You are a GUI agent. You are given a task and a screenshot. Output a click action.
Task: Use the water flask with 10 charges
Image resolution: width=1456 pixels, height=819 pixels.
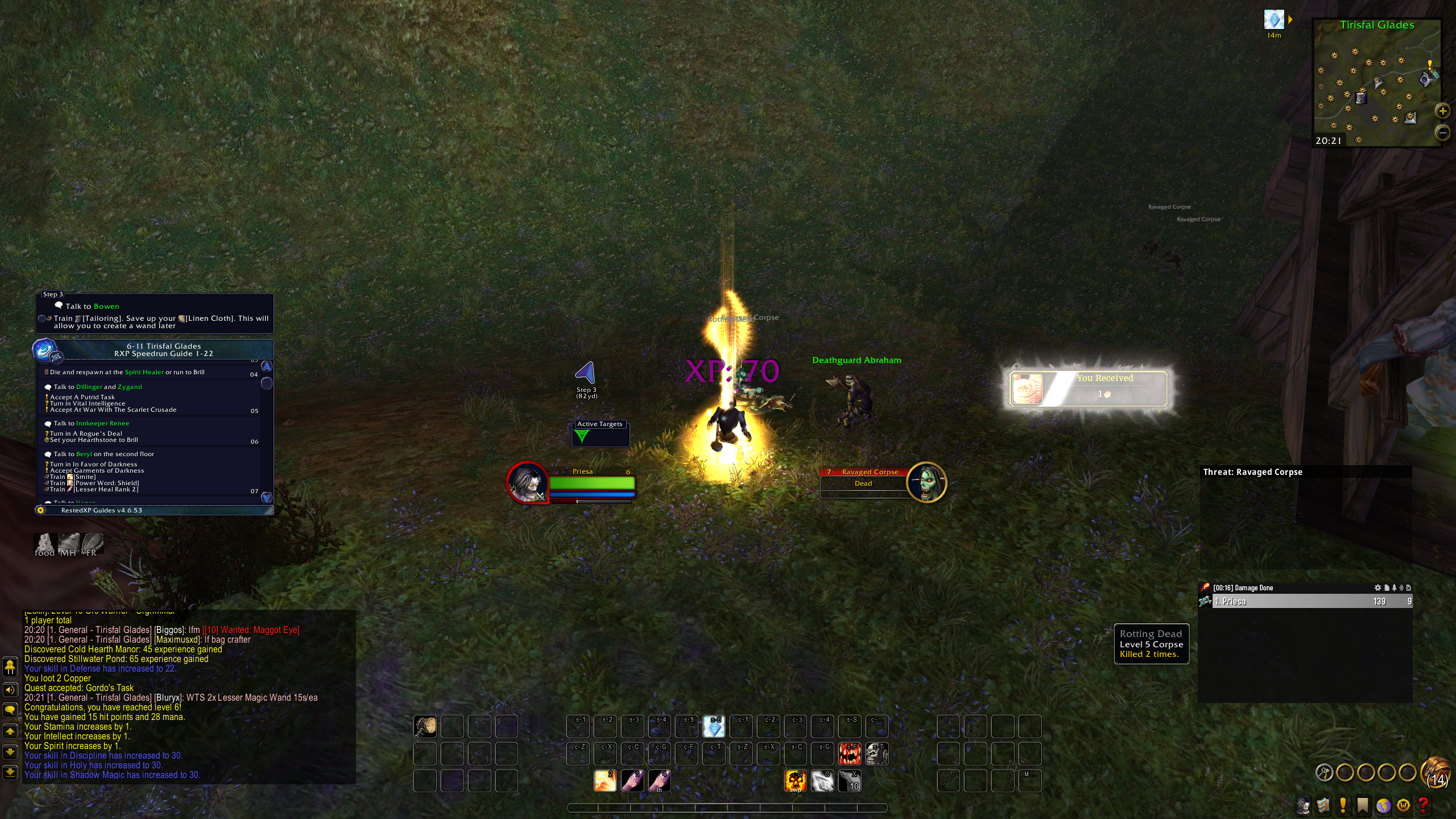pos(850,781)
